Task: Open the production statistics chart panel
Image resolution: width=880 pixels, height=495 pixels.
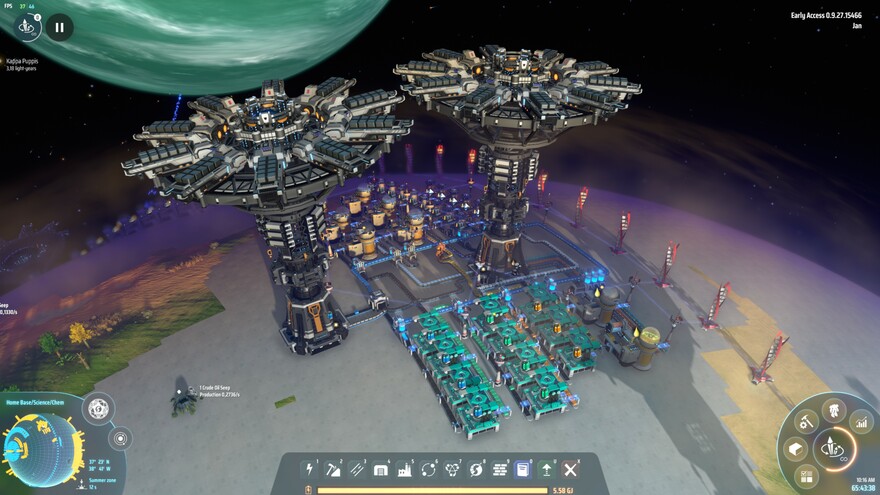Action: tap(861, 423)
